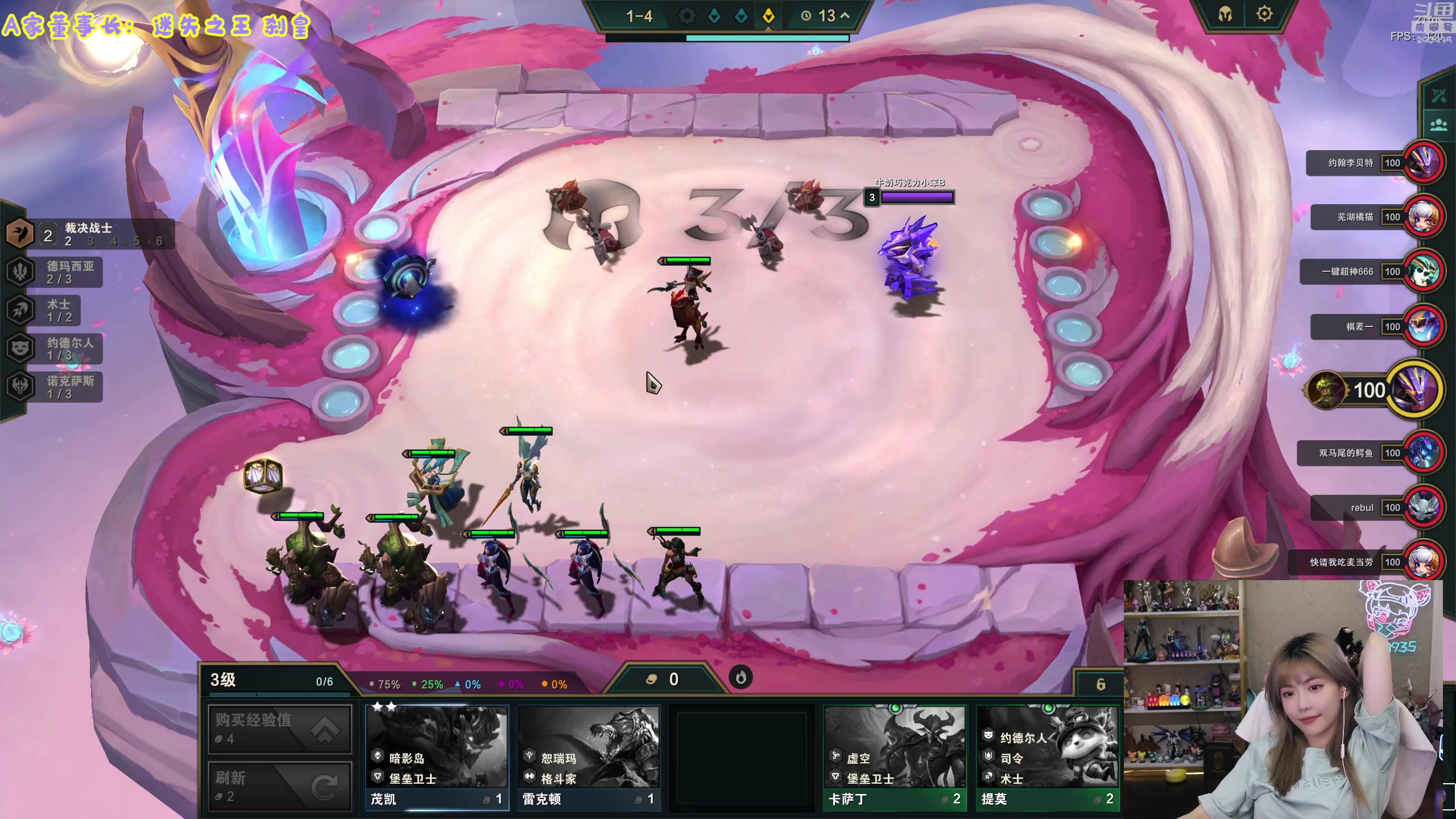Image resolution: width=1456 pixels, height=819 pixels.
Task: Toggle the players list icon on right edge
Action: (x=1438, y=125)
